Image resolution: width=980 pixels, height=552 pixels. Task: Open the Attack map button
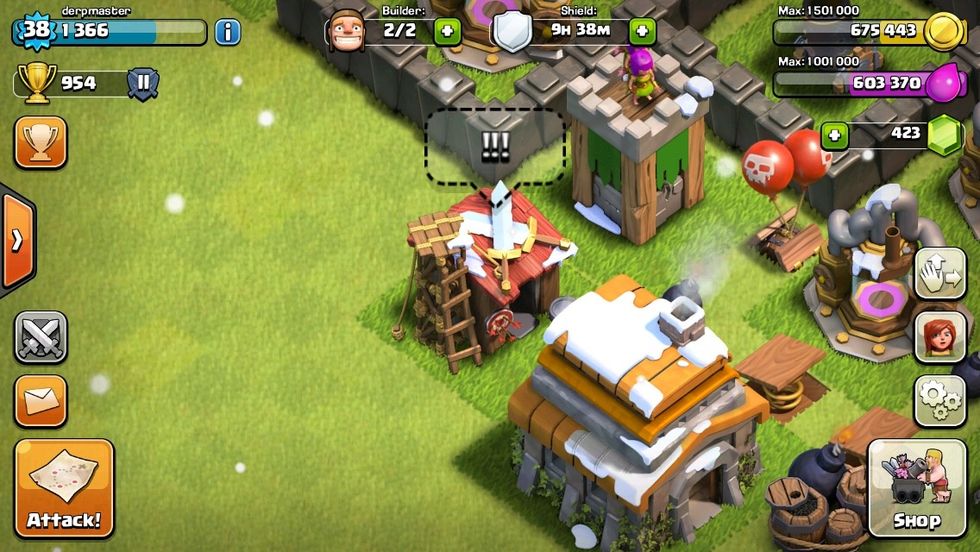[64, 488]
